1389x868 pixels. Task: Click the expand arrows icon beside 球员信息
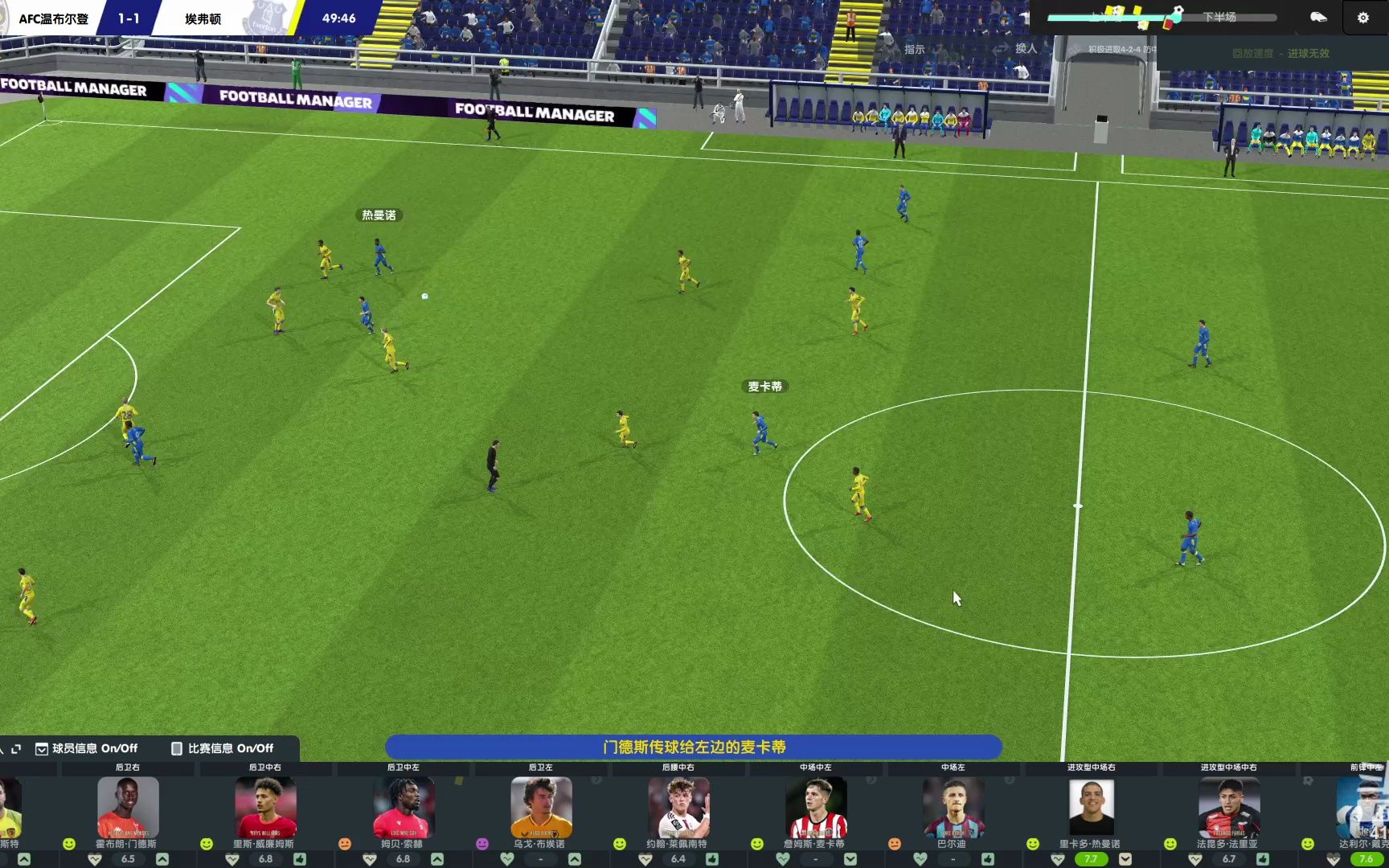[15, 748]
